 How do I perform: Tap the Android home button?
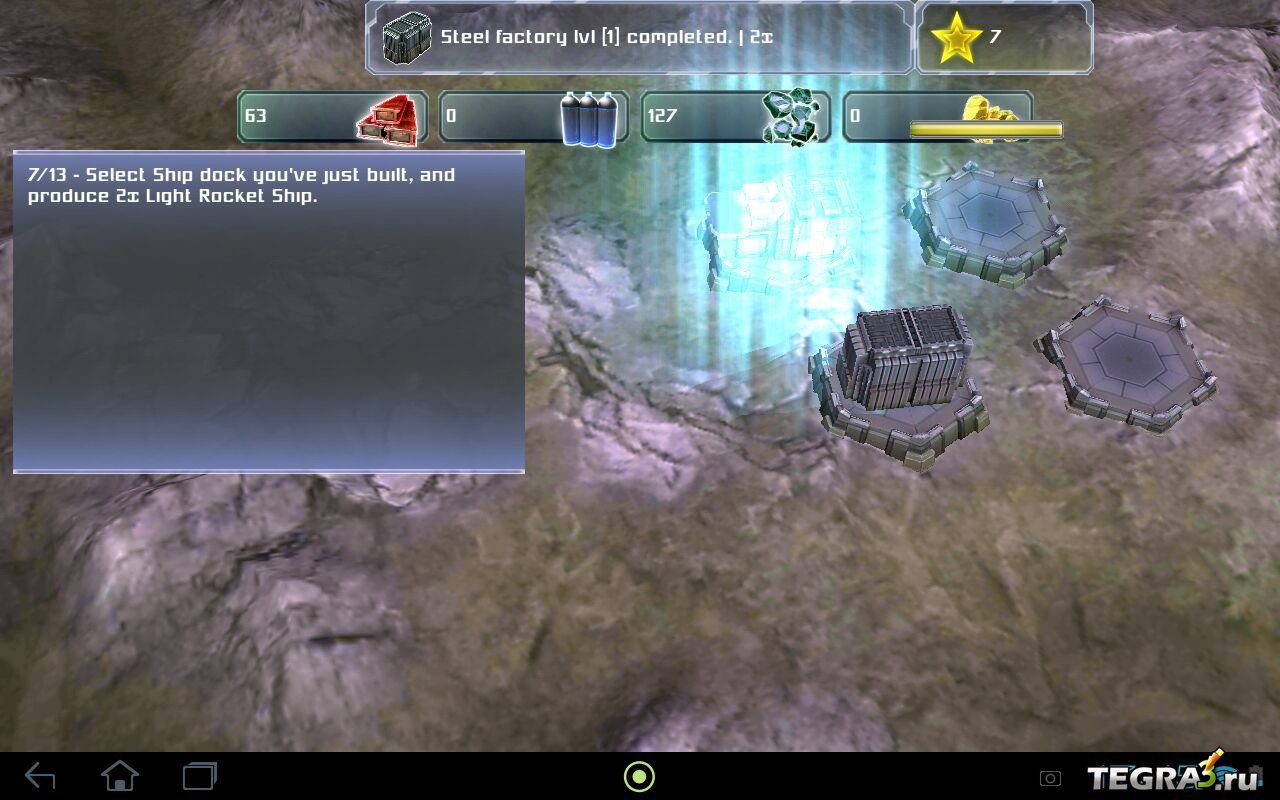point(120,776)
